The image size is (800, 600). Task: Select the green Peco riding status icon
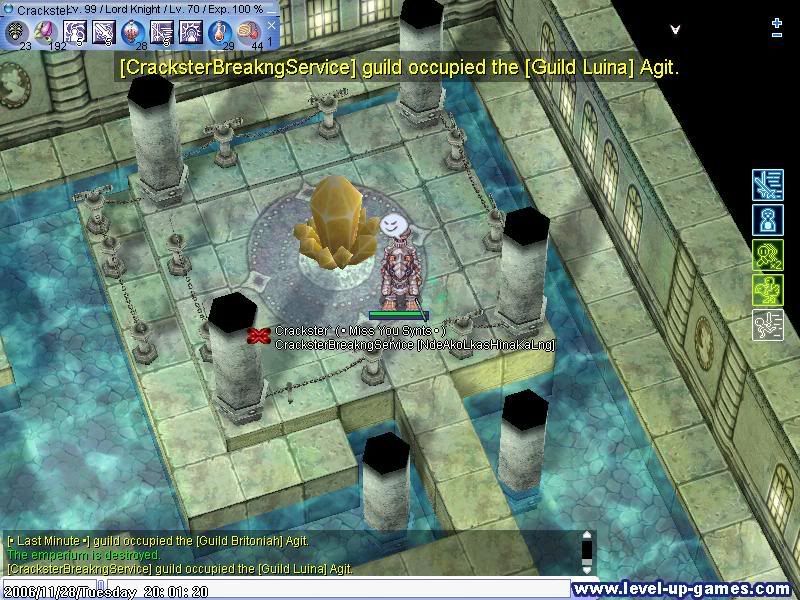(x=767, y=291)
